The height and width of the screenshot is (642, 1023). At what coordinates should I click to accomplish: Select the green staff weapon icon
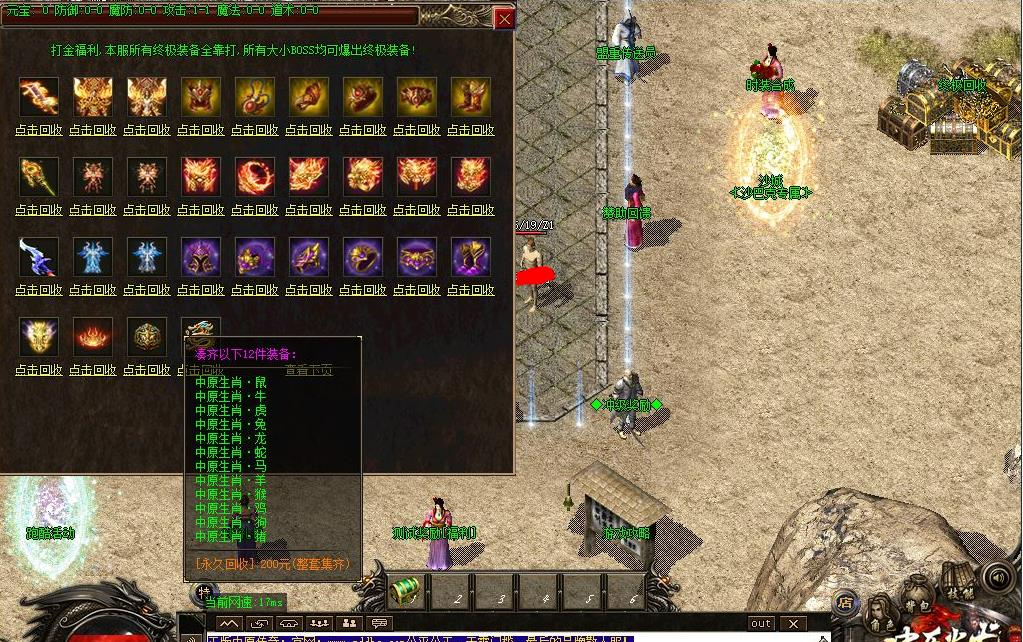coord(39,176)
